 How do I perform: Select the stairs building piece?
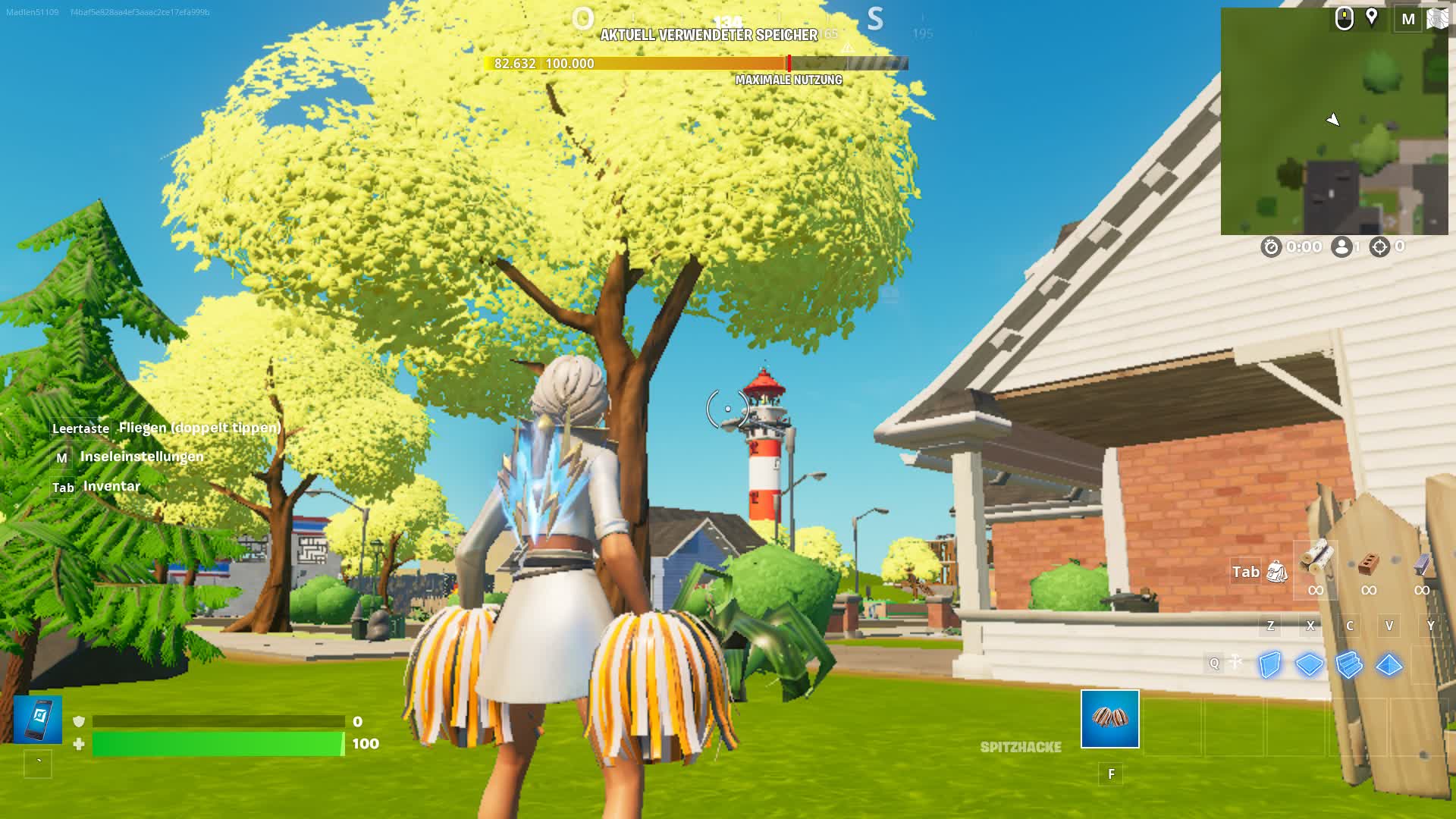1349,664
